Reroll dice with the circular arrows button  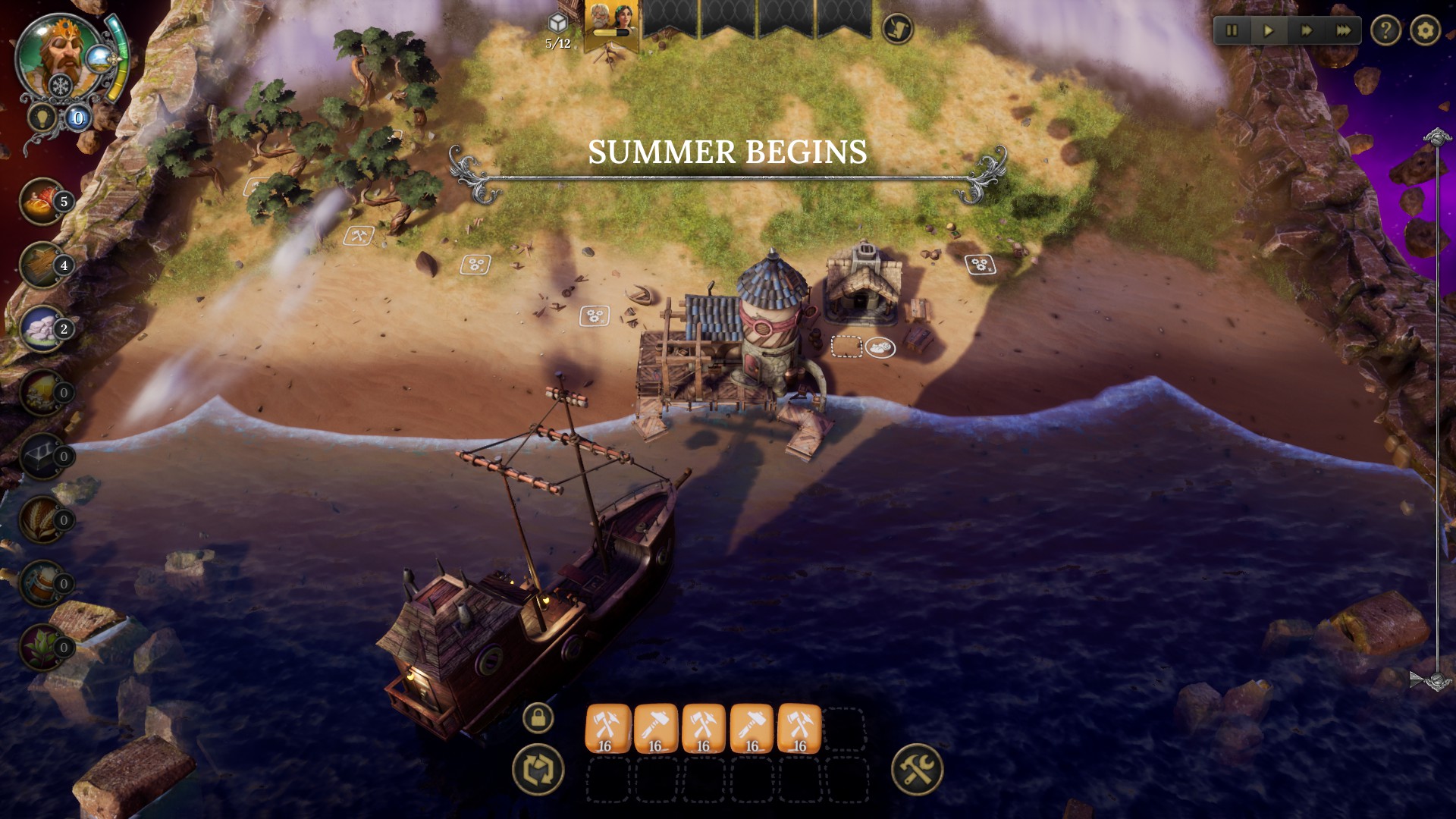click(x=538, y=769)
